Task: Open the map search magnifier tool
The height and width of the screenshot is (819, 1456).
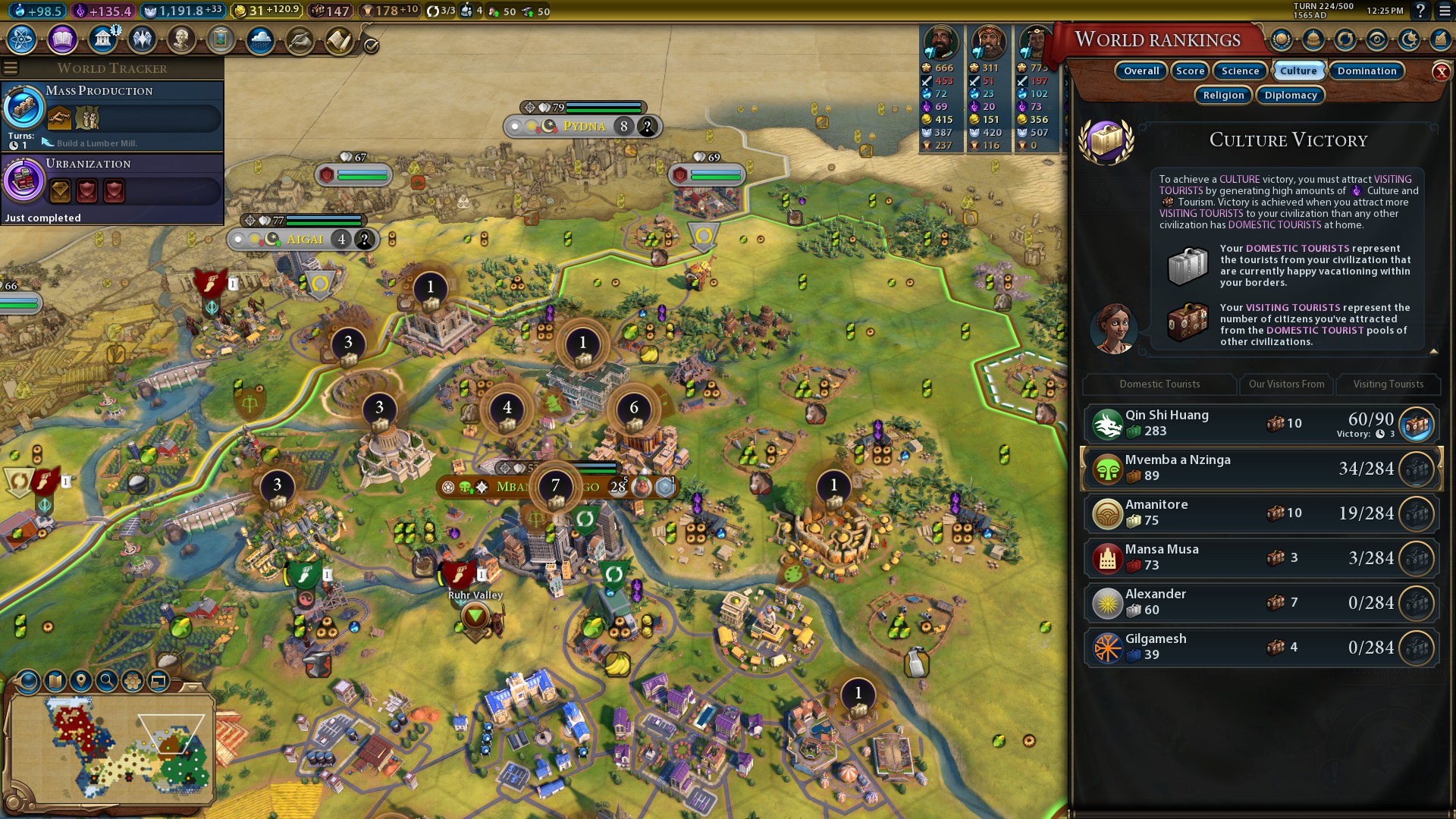Action: pyautogui.click(x=107, y=681)
